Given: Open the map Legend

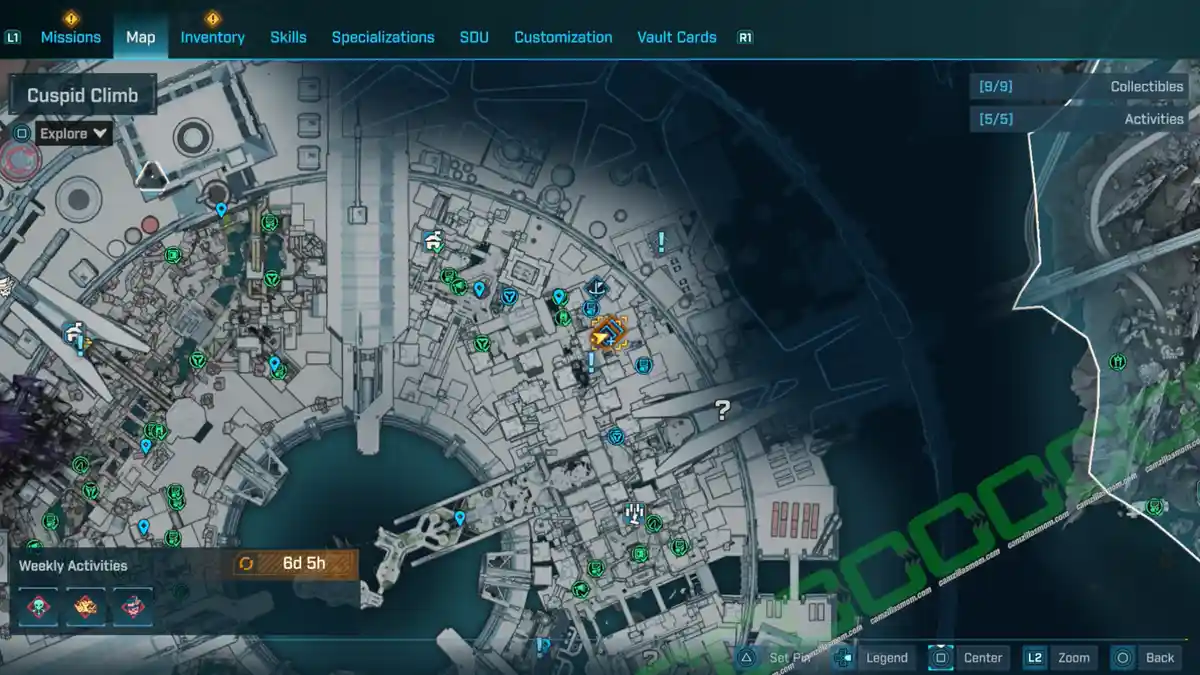Looking at the screenshot, I should tap(886, 657).
